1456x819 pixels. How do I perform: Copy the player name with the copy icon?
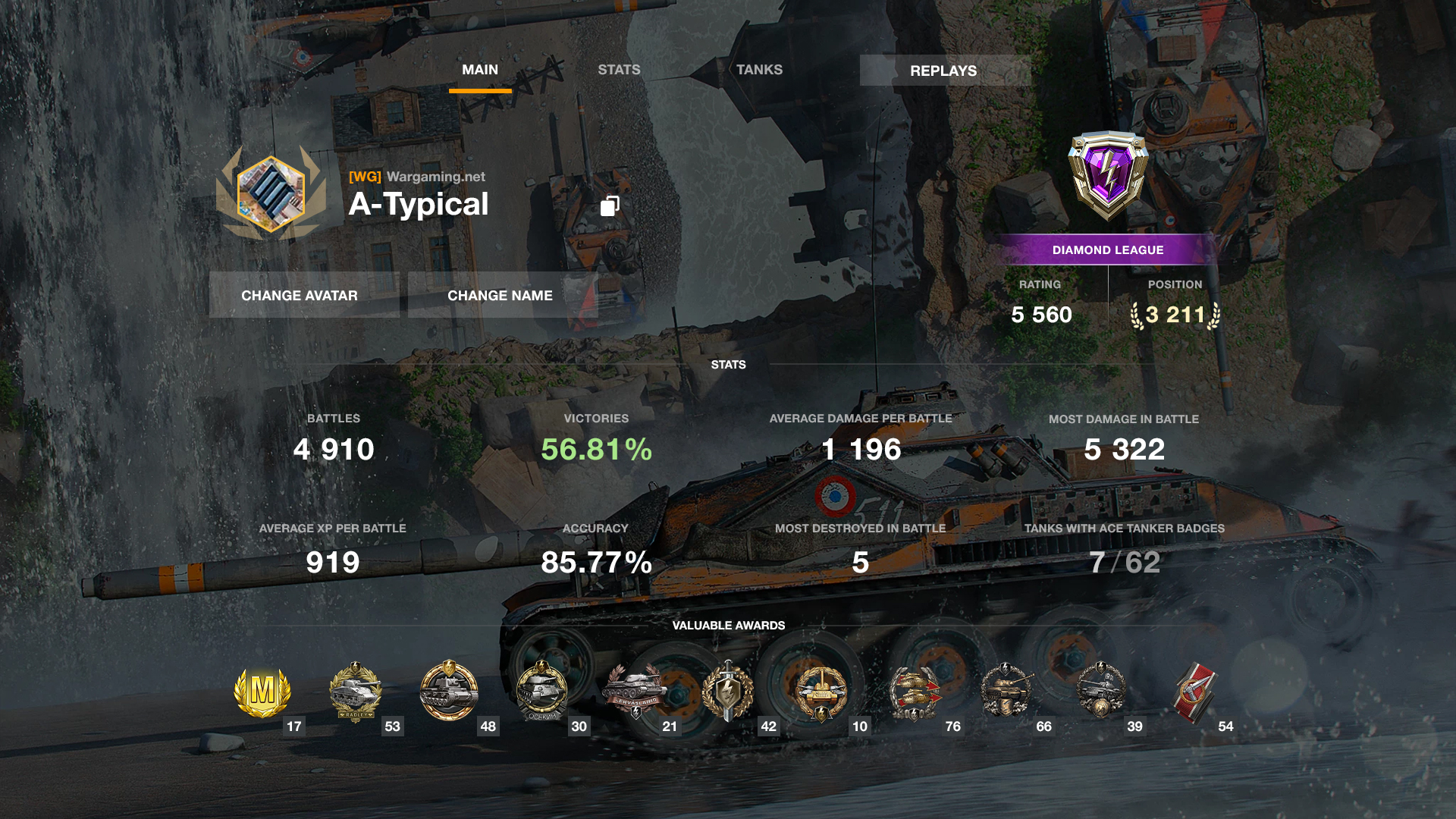[610, 206]
